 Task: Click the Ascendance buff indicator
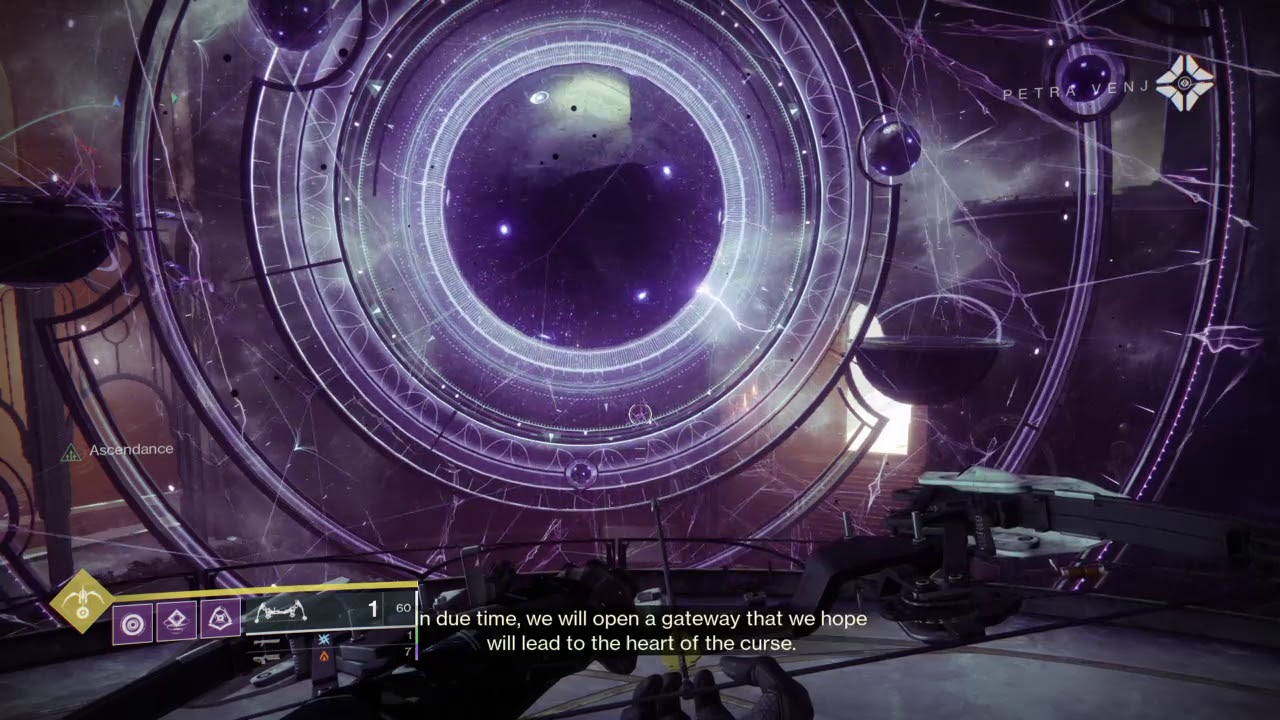(71, 453)
